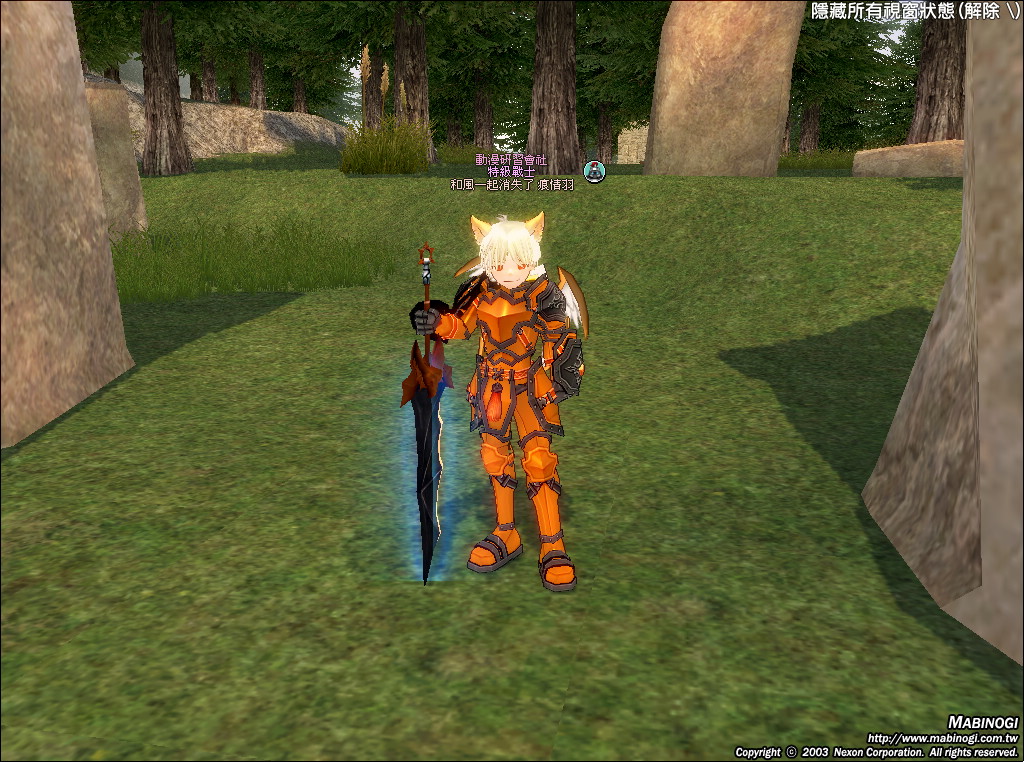Click the knight helmet badge beside the nameplate

coord(595,171)
